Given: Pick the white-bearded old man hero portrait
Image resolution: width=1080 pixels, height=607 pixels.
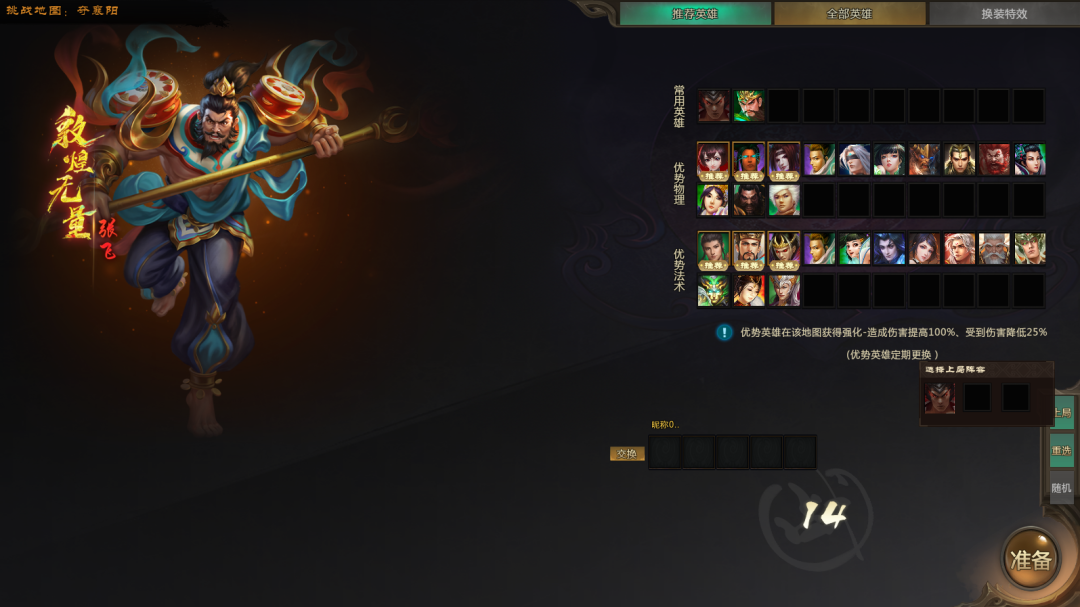Looking at the screenshot, I should (994, 248).
